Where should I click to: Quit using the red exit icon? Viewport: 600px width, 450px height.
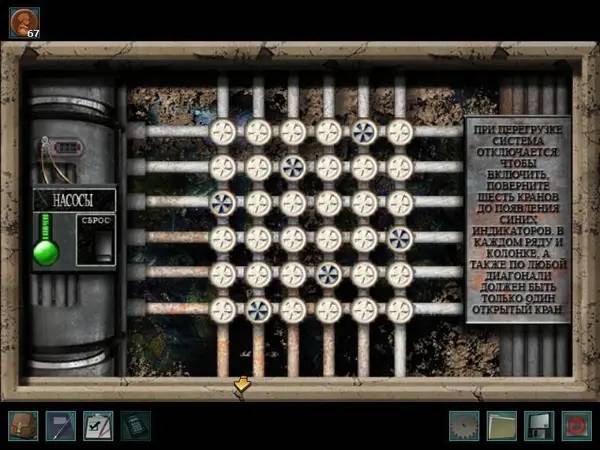coord(575,425)
